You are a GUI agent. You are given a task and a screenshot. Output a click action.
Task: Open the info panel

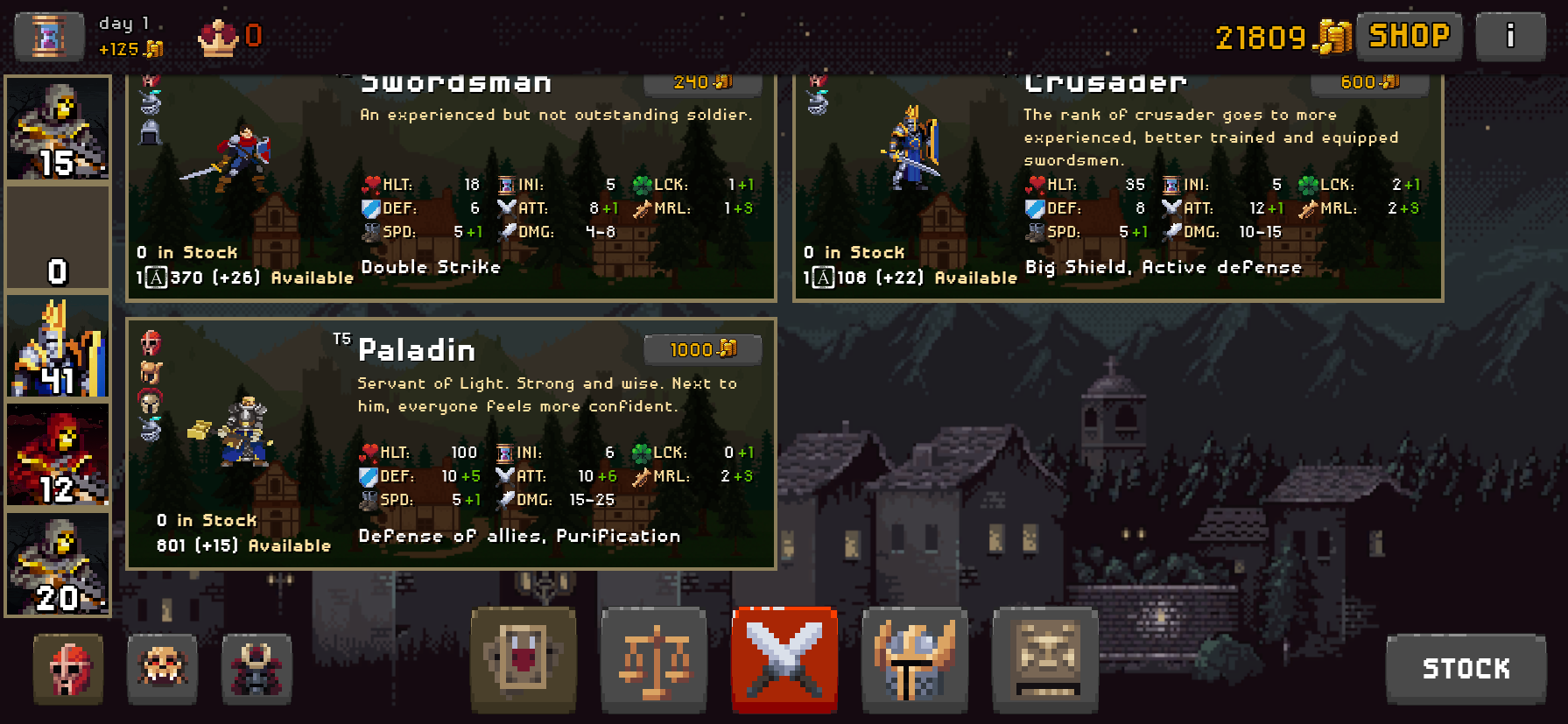[x=1510, y=36]
